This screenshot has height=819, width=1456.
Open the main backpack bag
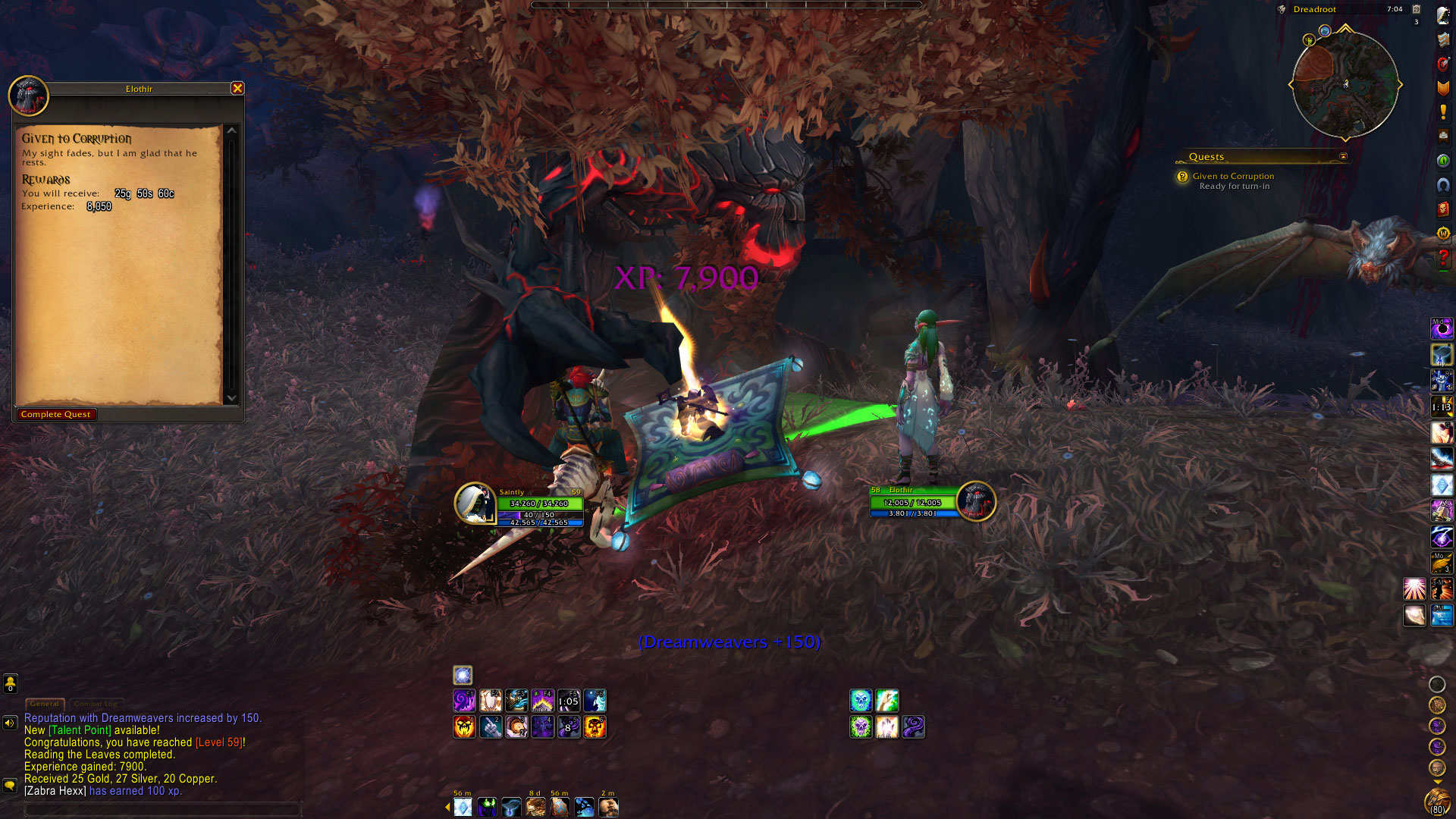[1437, 800]
